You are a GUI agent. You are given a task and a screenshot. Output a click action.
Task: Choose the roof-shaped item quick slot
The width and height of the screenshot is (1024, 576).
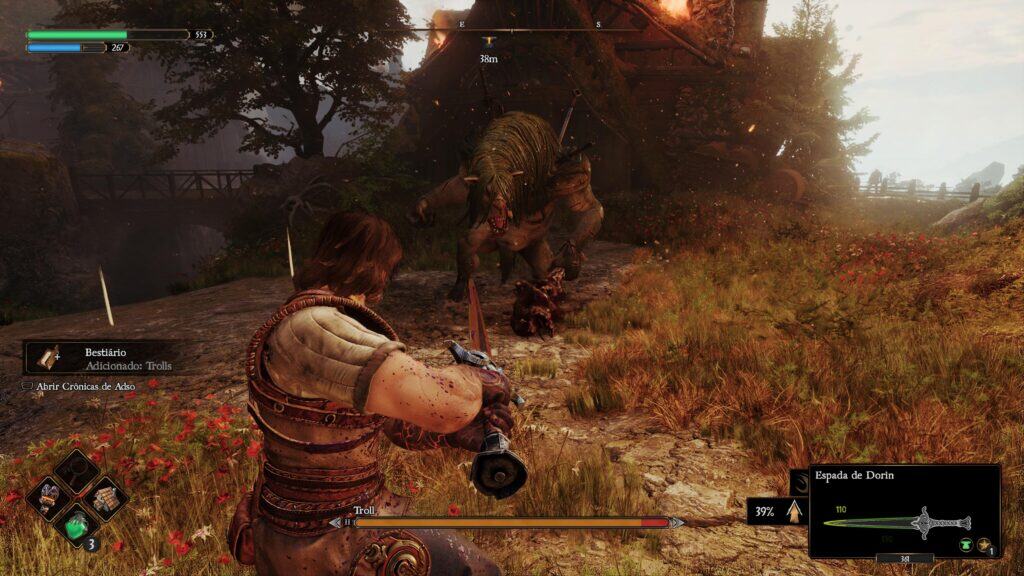click(x=104, y=496)
